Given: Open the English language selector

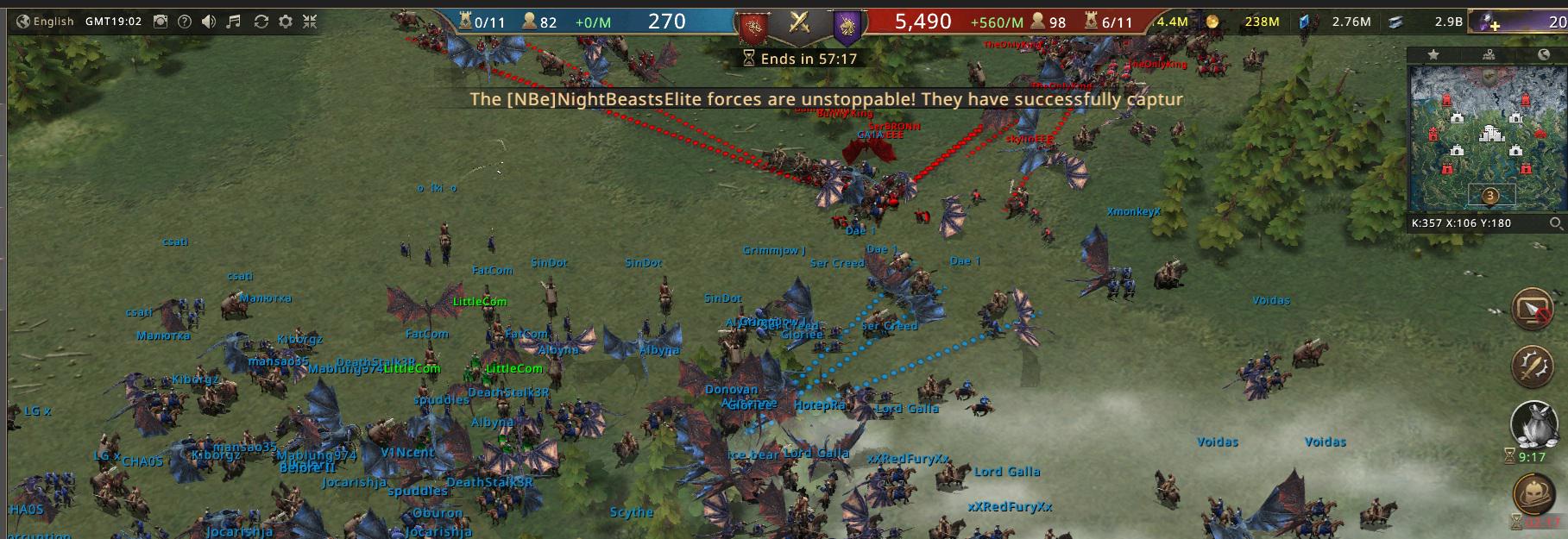Looking at the screenshot, I should pos(45,22).
